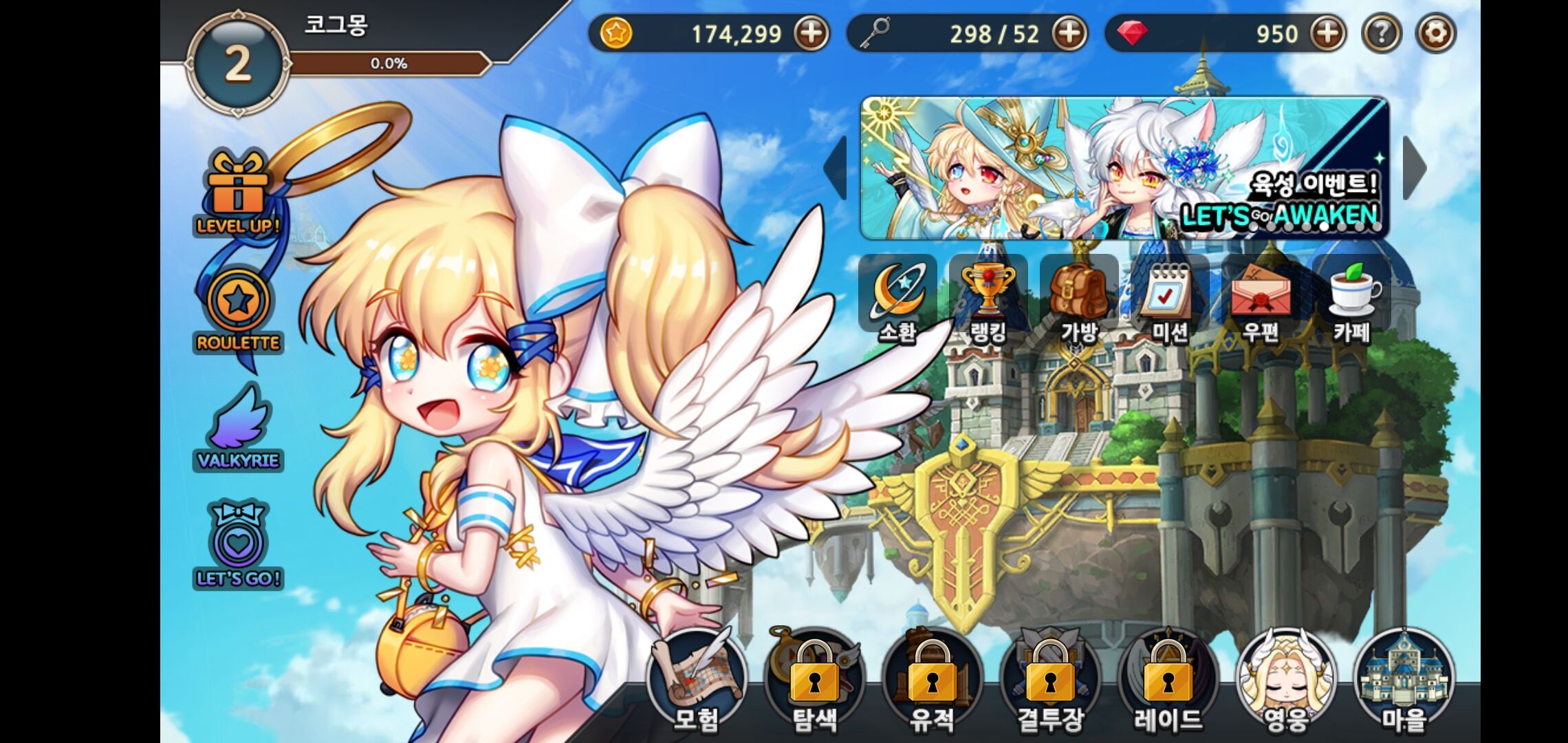
Task: Open the gear settings menu
Action: (1436, 33)
